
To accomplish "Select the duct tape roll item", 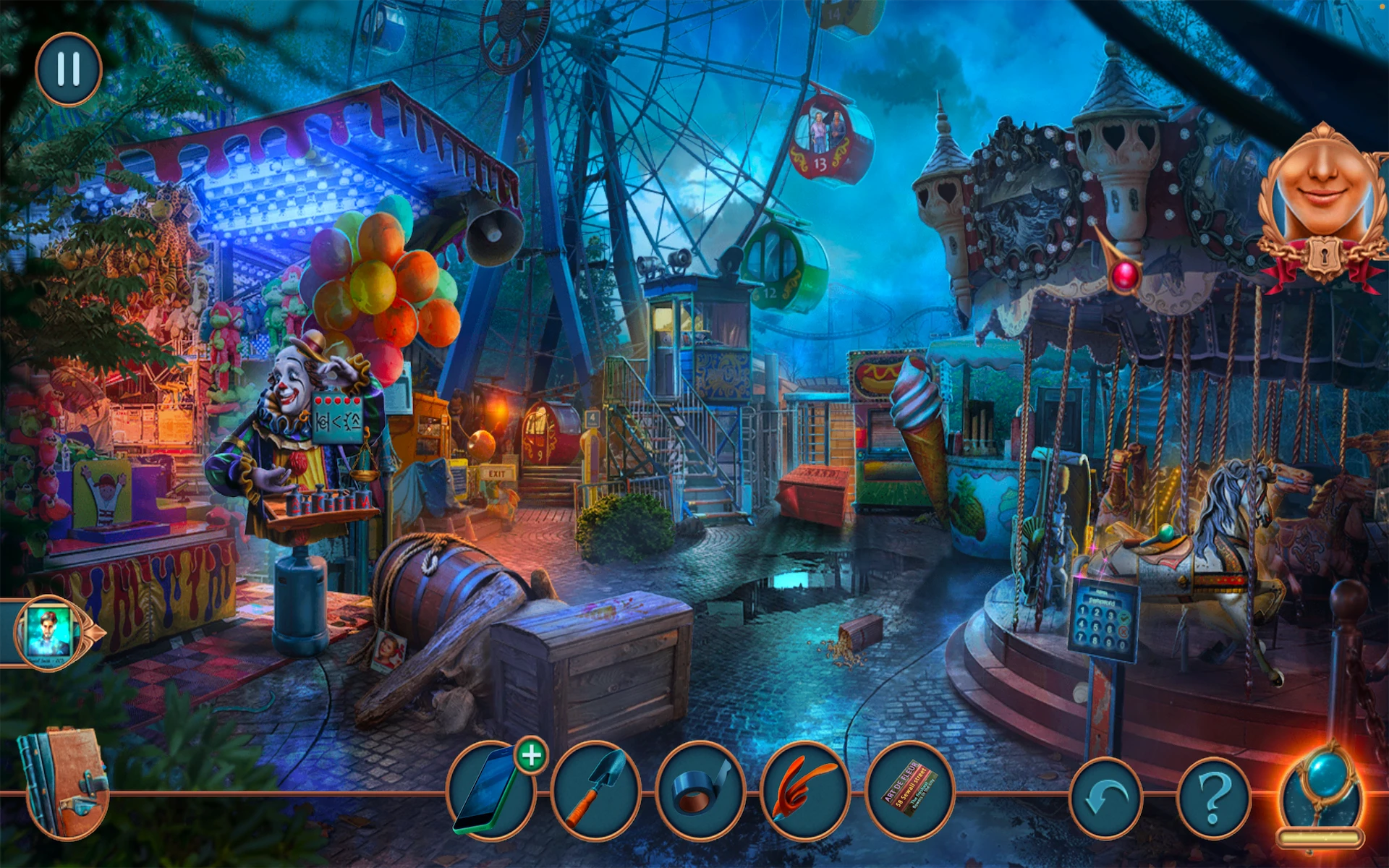I will (700, 792).
